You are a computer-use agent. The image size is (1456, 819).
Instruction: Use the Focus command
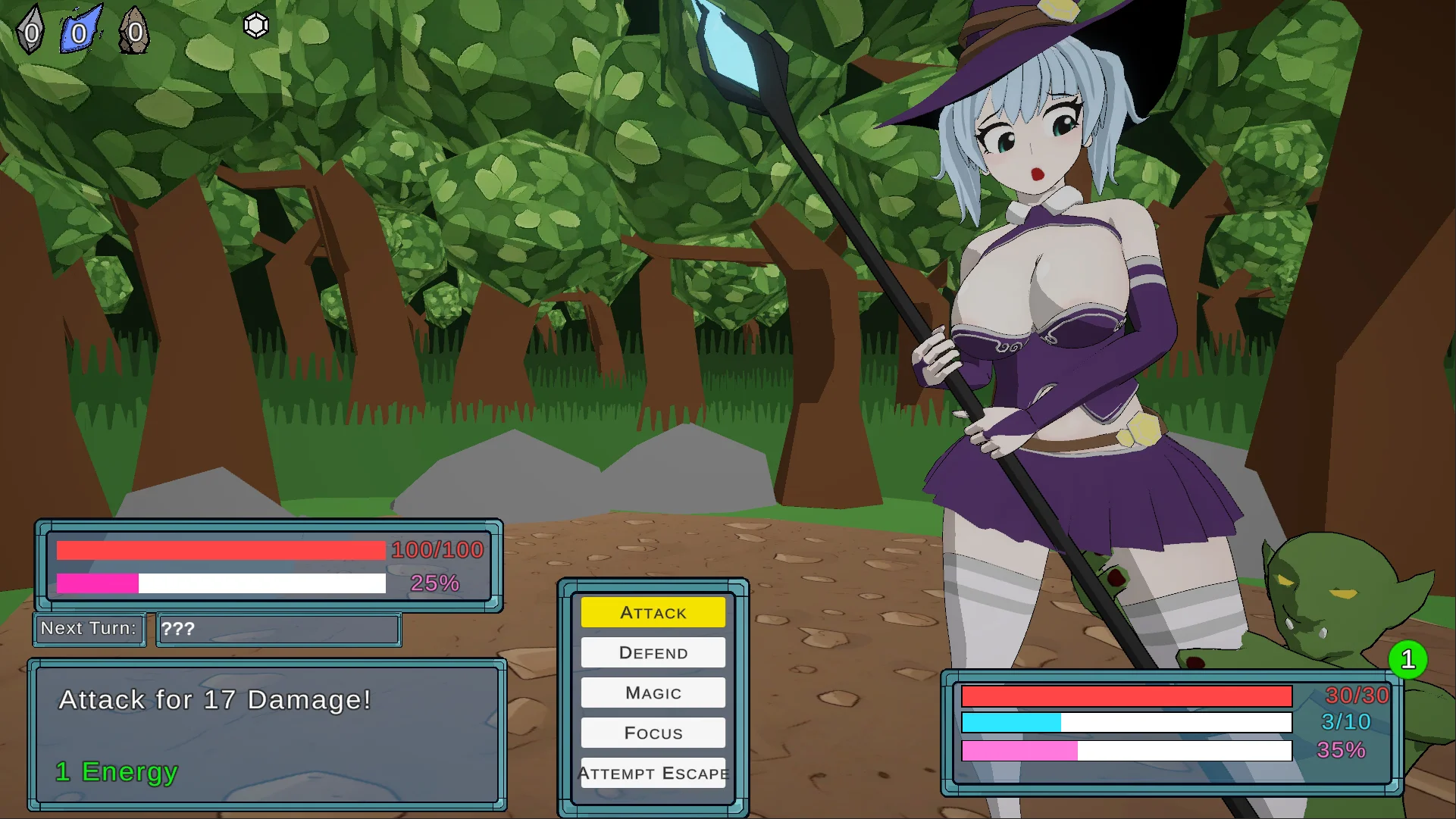coord(653,733)
